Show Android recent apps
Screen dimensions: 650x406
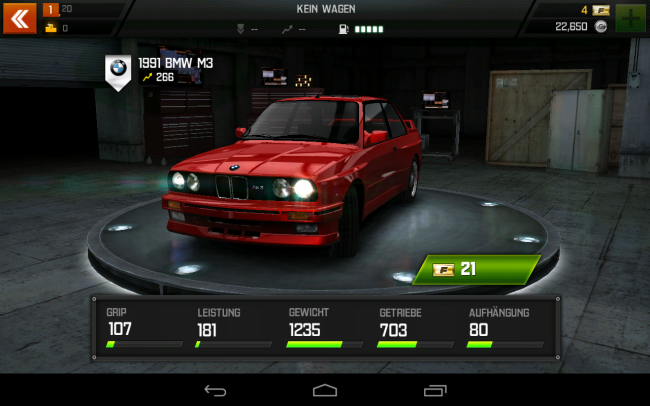(x=435, y=389)
